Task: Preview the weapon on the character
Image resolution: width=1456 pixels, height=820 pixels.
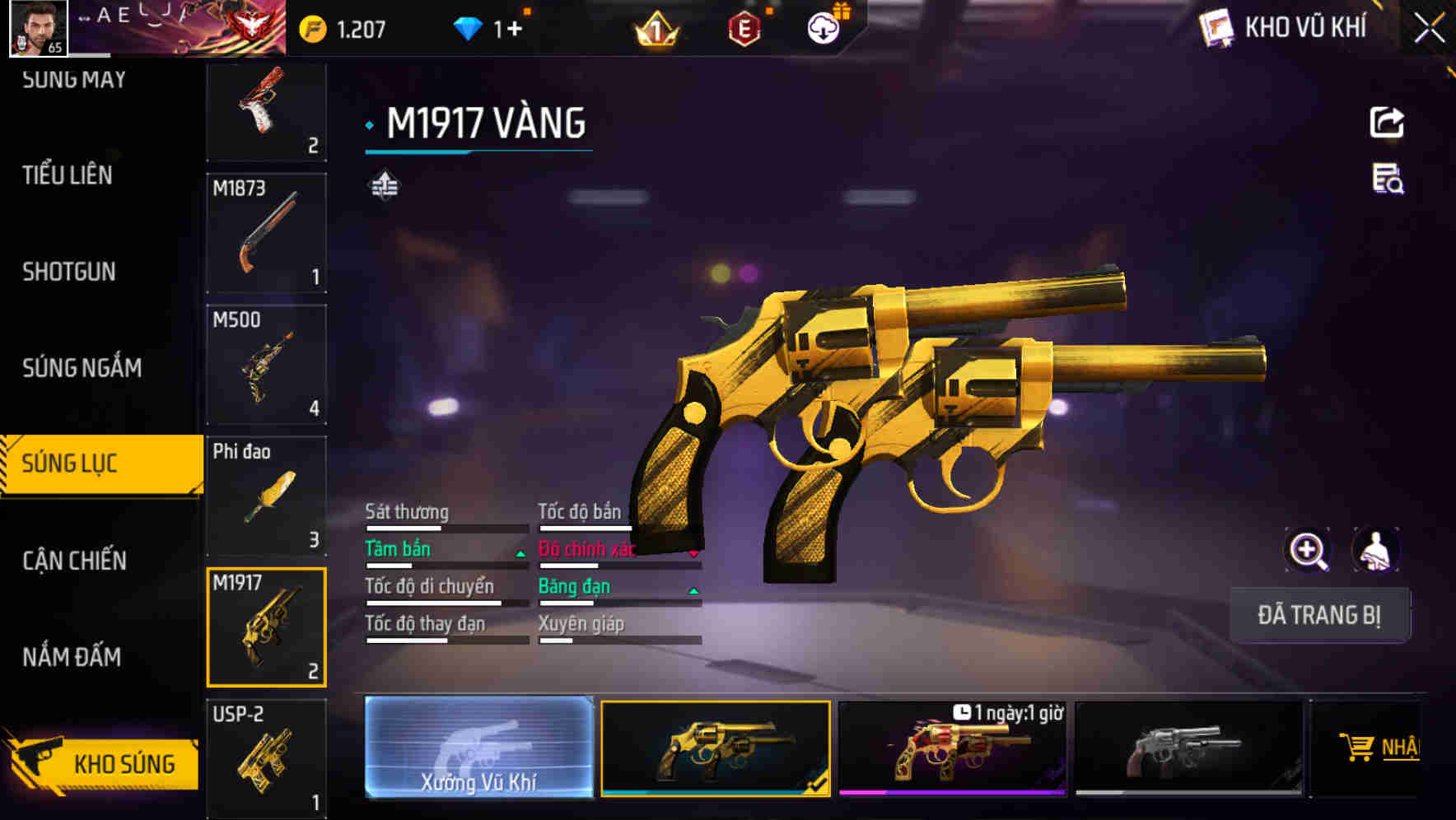Action: pos(1375,550)
